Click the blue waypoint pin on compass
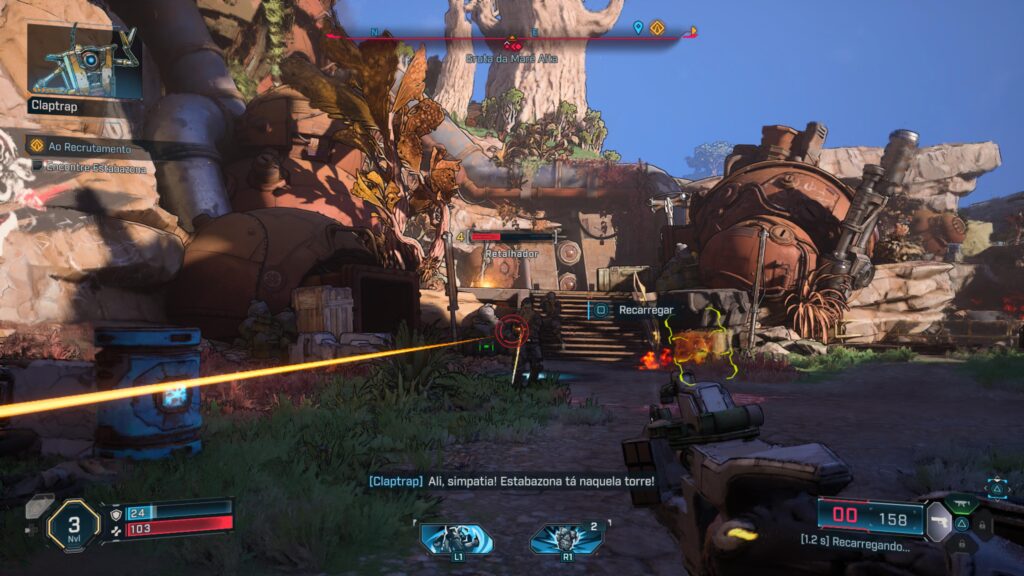The width and height of the screenshot is (1024, 576). (638, 28)
